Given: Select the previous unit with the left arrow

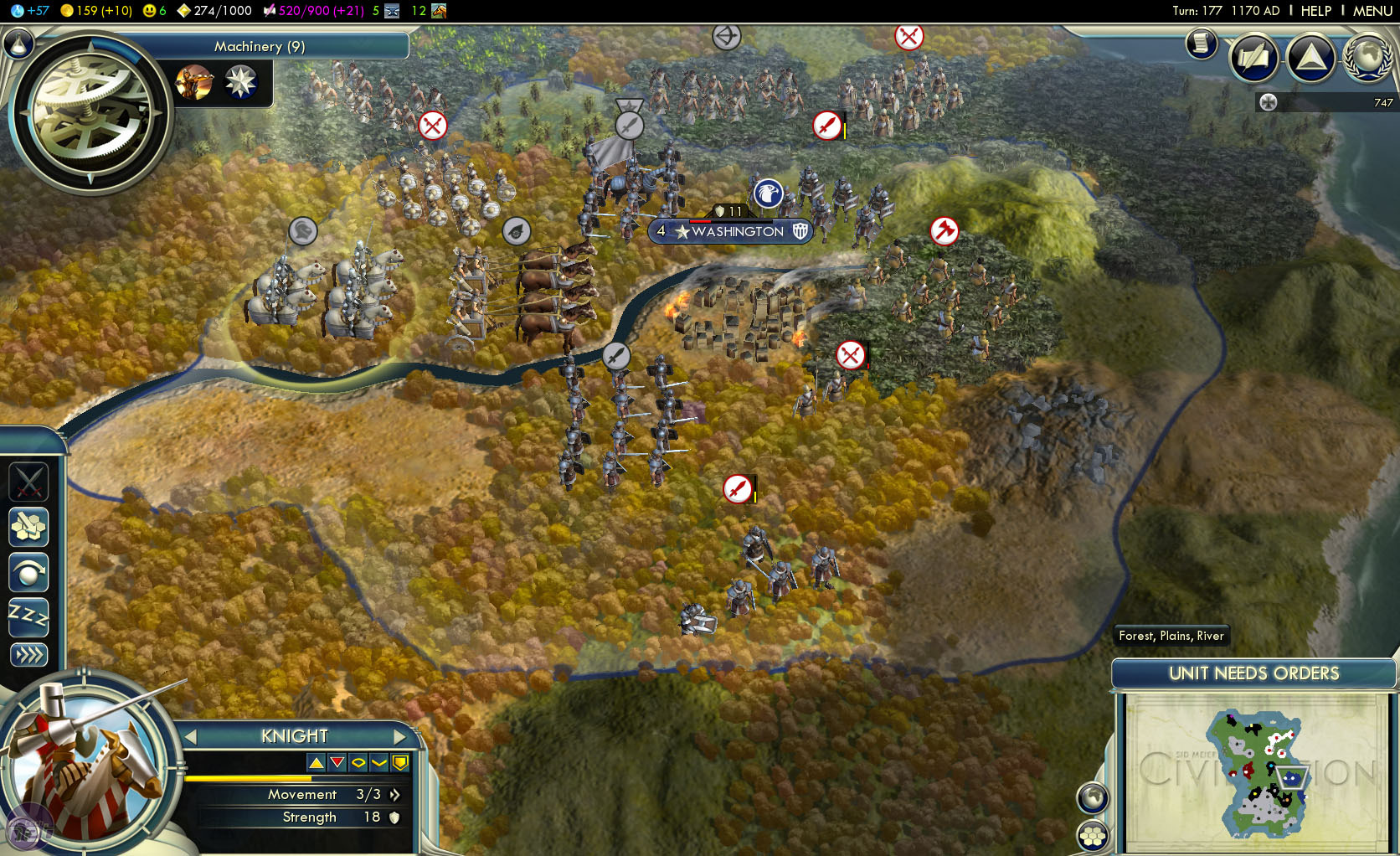Looking at the screenshot, I should (x=192, y=736).
